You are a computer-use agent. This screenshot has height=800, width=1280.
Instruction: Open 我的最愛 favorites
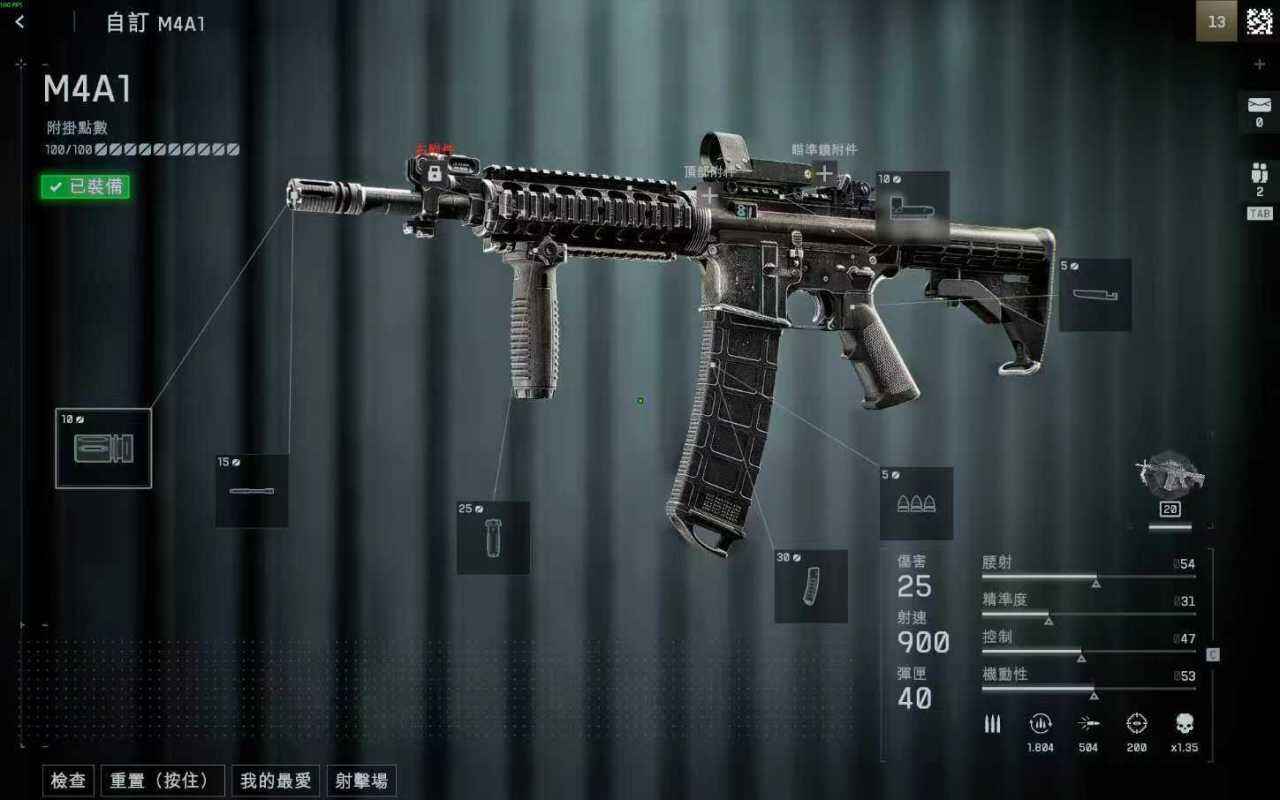coord(276,781)
